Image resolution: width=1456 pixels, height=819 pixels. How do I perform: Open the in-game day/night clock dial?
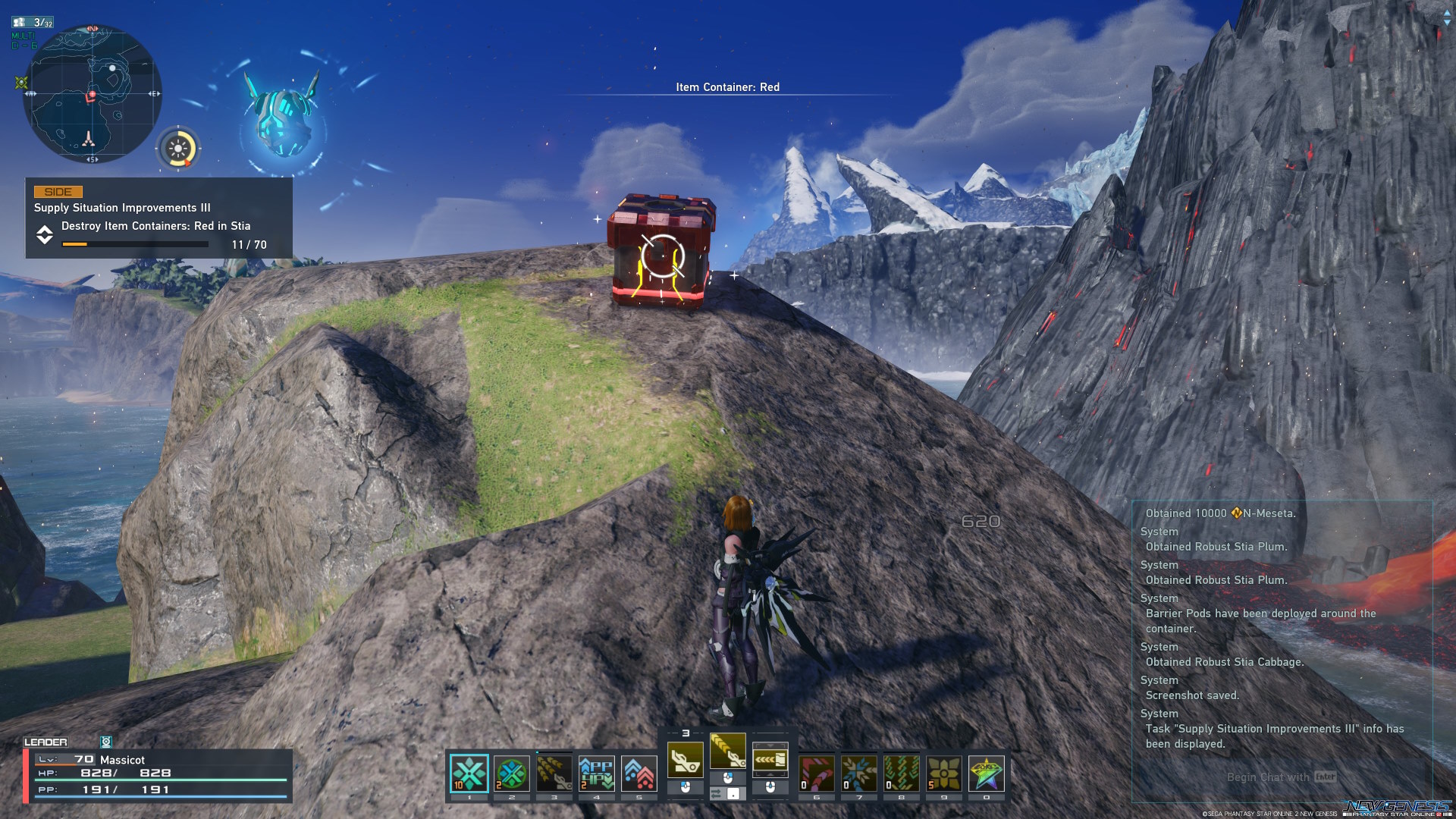[179, 149]
